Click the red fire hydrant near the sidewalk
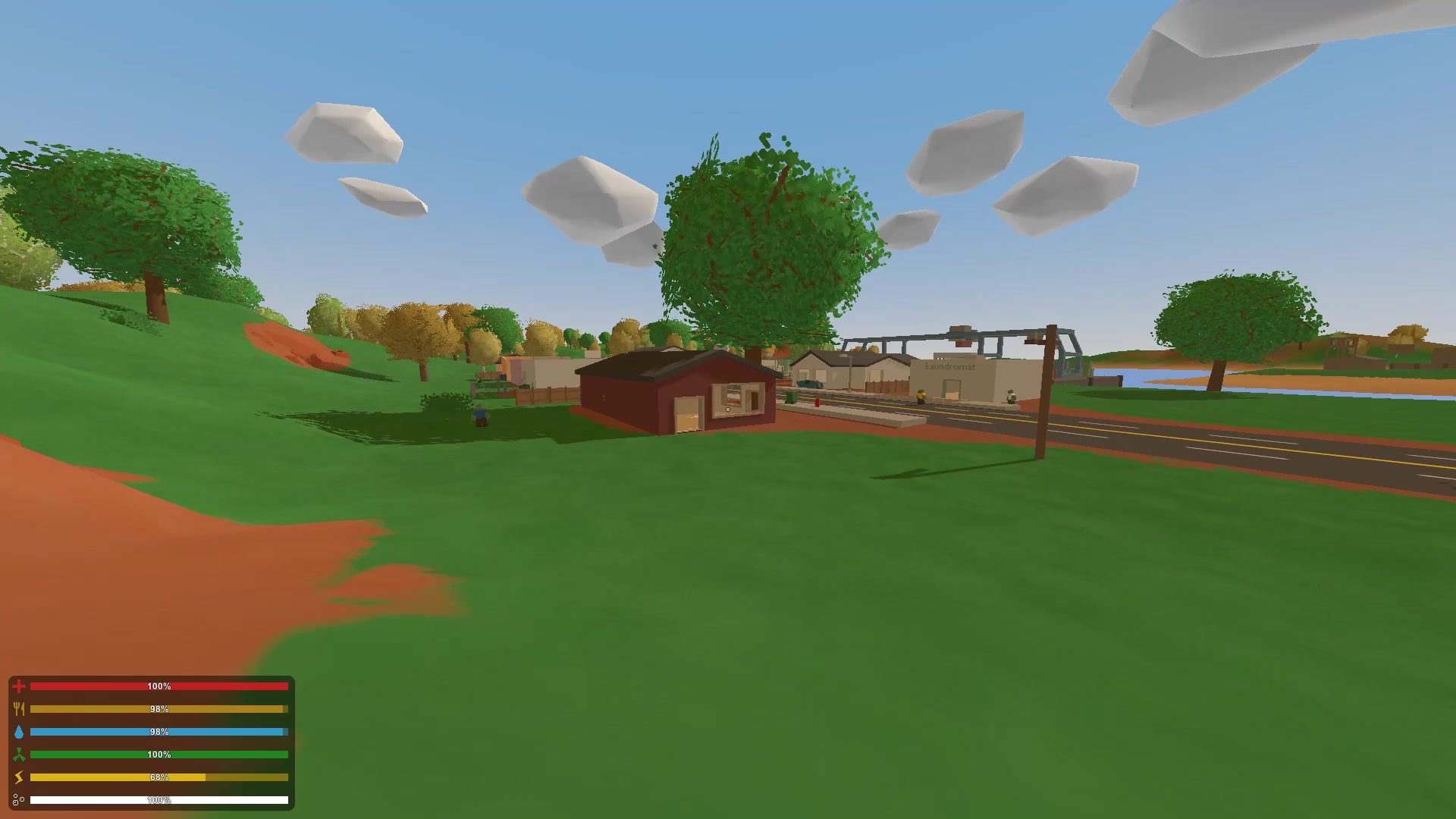This screenshot has height=819, width=1456. click(x=817, y=403)
